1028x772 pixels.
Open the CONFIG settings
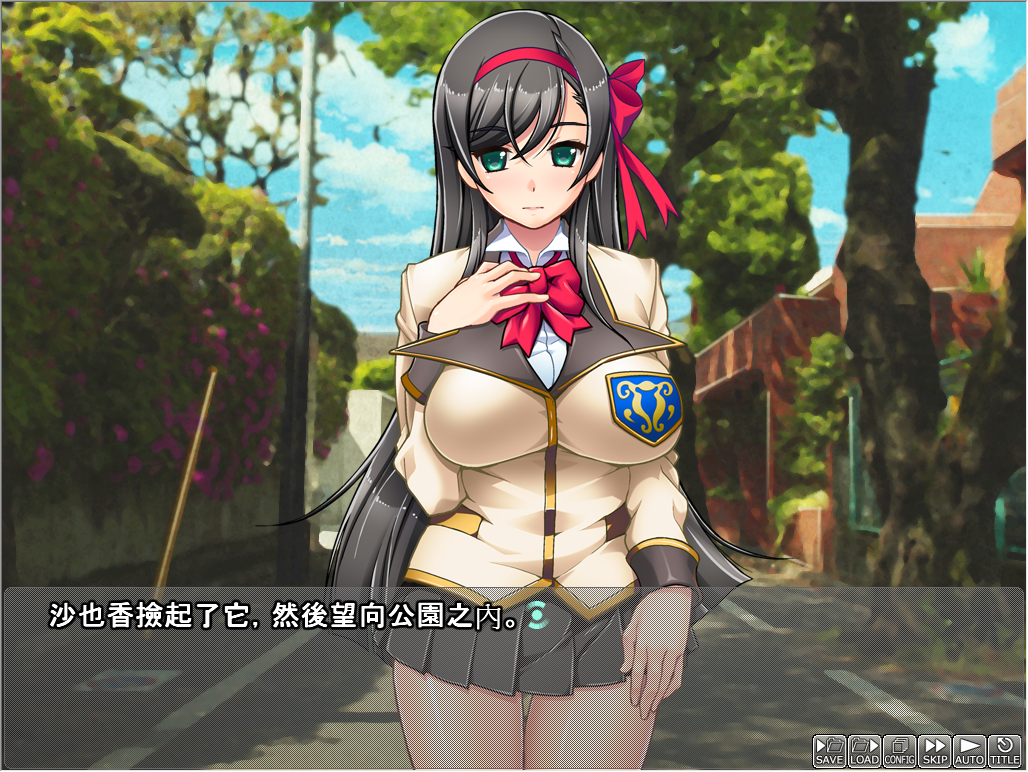coord(900,751)
